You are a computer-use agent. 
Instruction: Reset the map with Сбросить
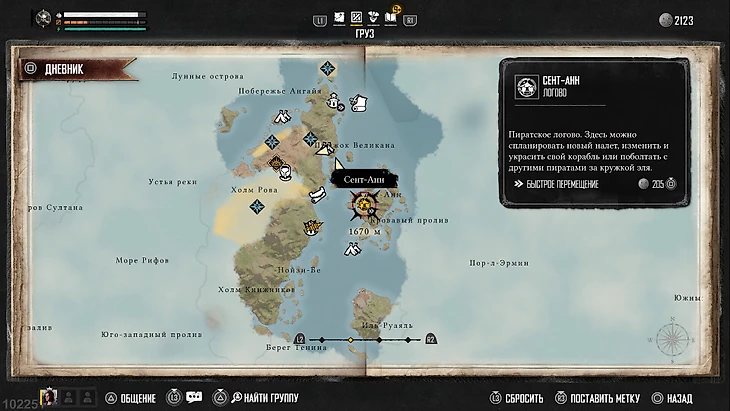click(x=516, y=398)
